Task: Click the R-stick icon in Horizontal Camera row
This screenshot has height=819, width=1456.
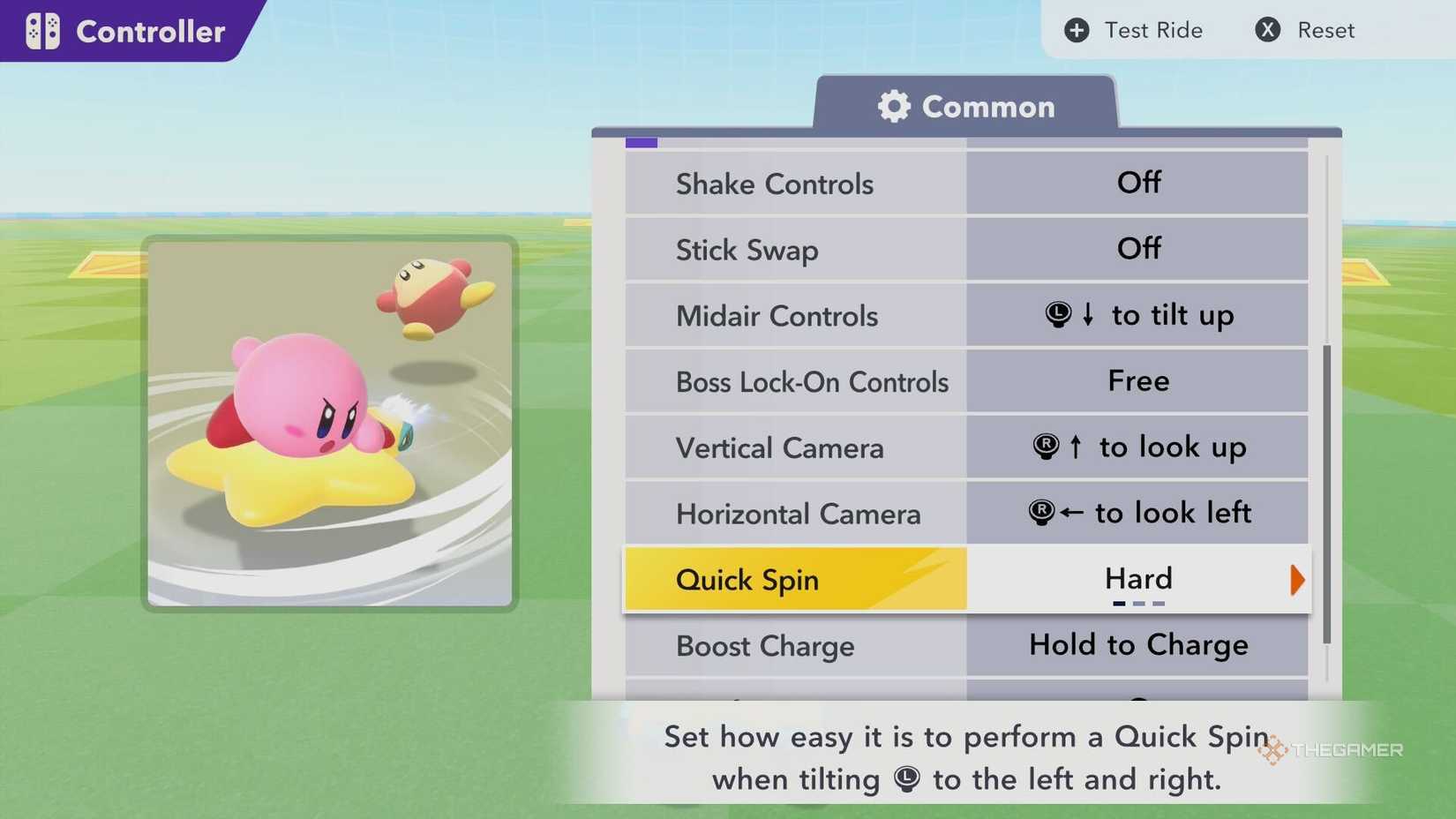Action: 1041,512
